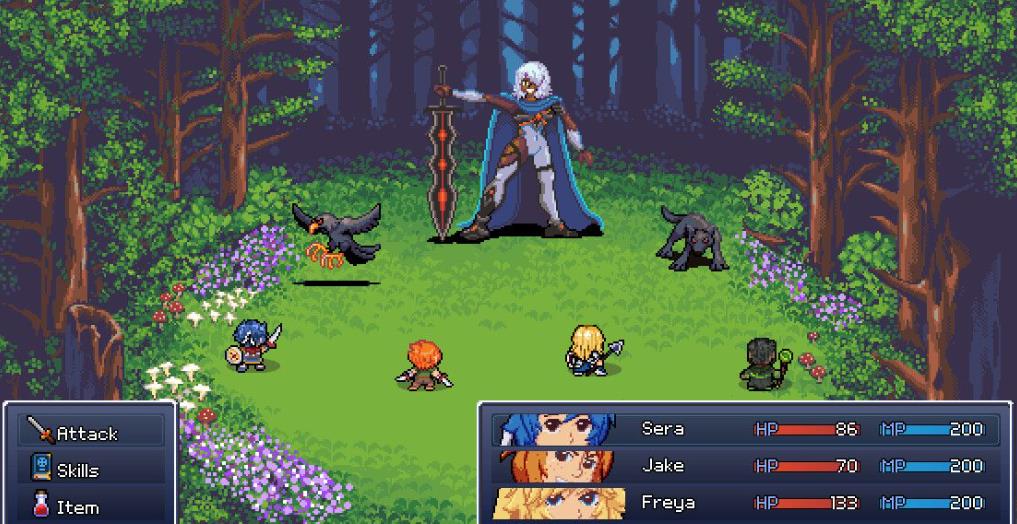Choose the Attack command
Viewport: 1017px width, 524px height.
click(88, 433)
